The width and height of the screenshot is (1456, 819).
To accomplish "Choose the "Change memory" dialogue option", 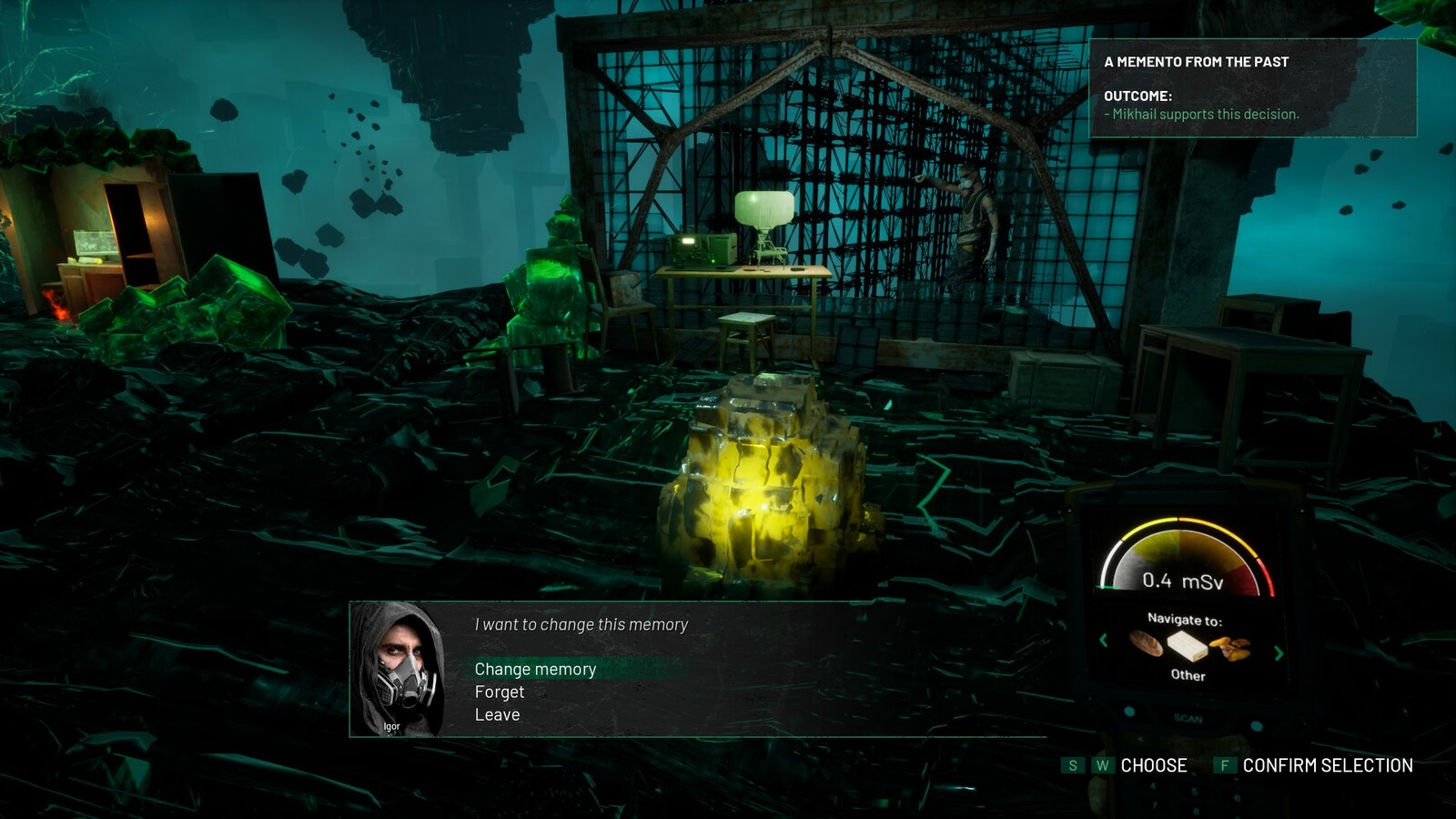I will tap(535, 669).
